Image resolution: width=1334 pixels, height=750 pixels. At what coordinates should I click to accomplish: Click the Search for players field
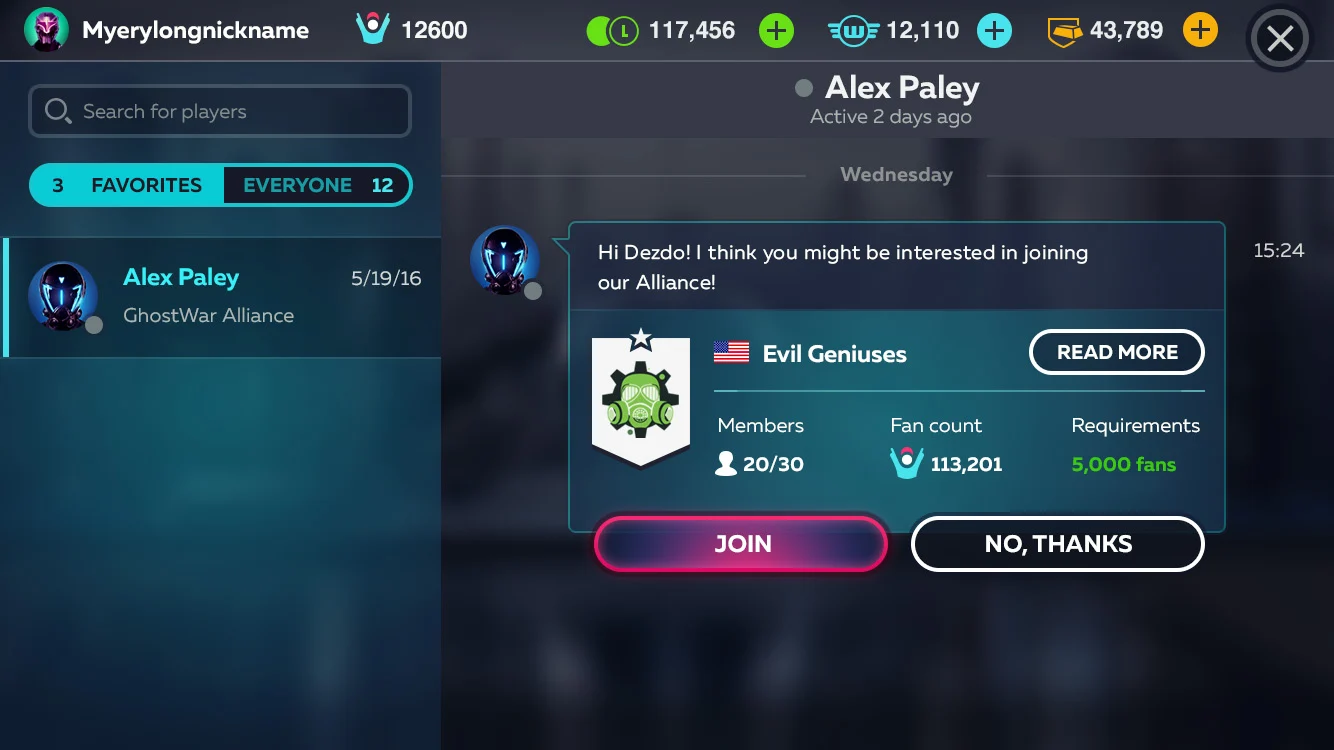click(x=220, y=111)
